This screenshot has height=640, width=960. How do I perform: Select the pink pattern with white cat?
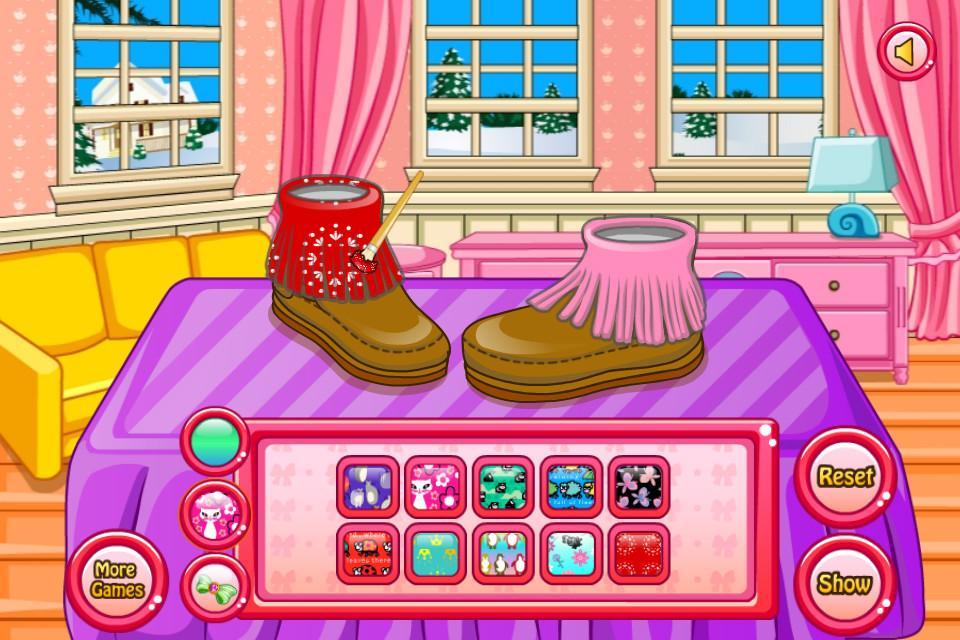(435, 486)
